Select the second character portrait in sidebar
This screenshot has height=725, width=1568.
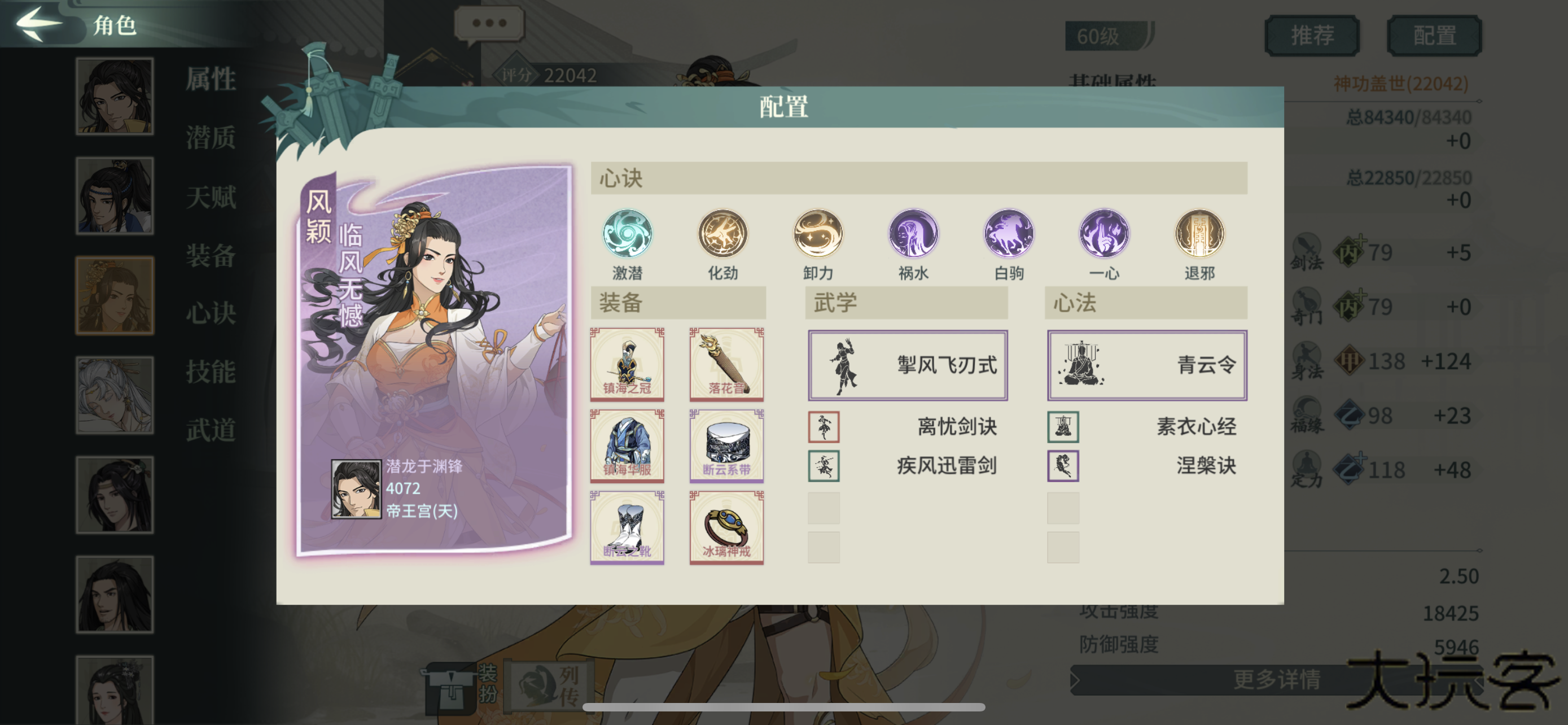coord(115,196)
